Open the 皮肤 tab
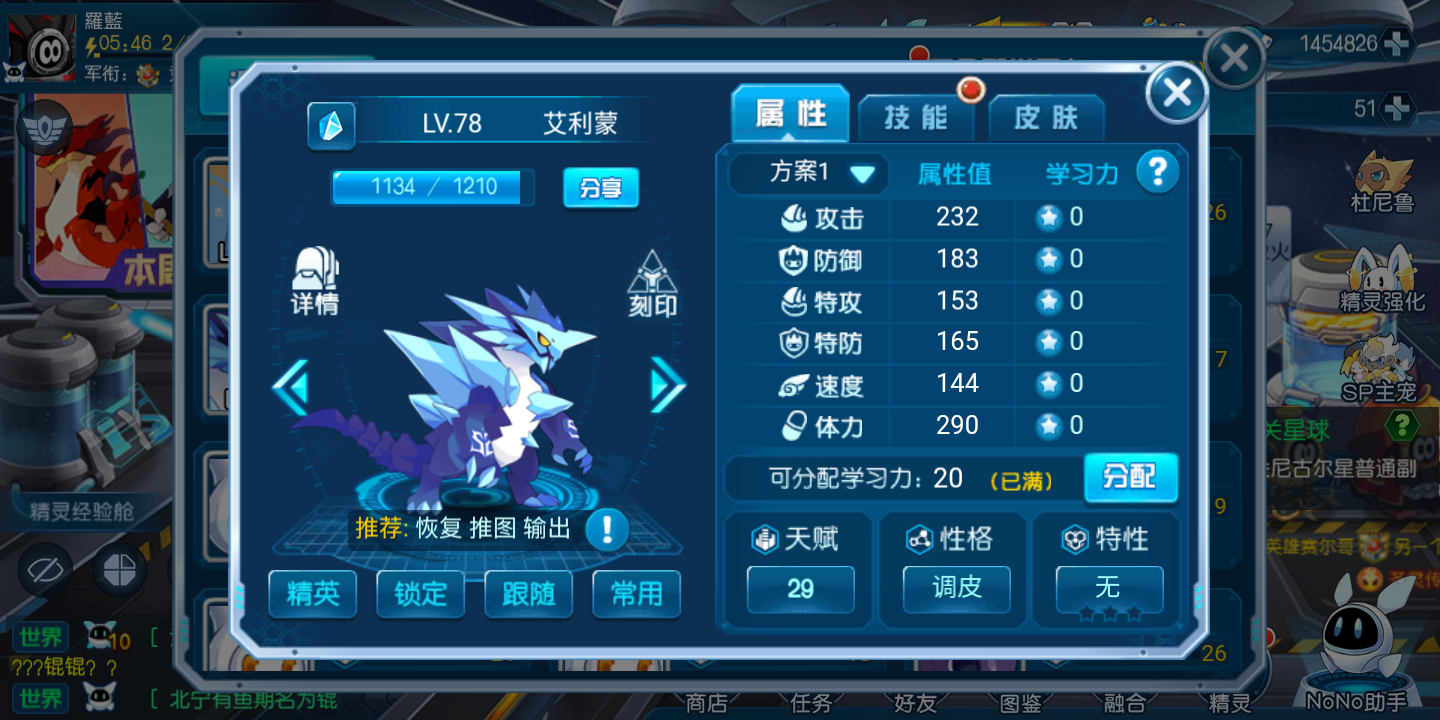 1046,118
